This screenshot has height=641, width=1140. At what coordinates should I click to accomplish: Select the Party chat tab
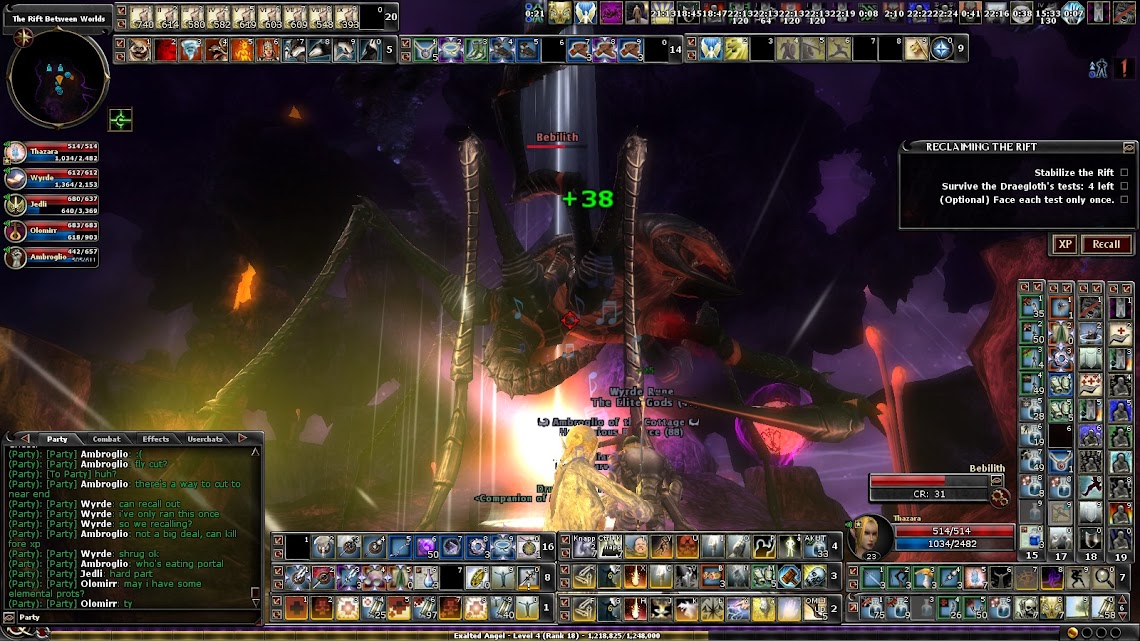pos(57,439)
